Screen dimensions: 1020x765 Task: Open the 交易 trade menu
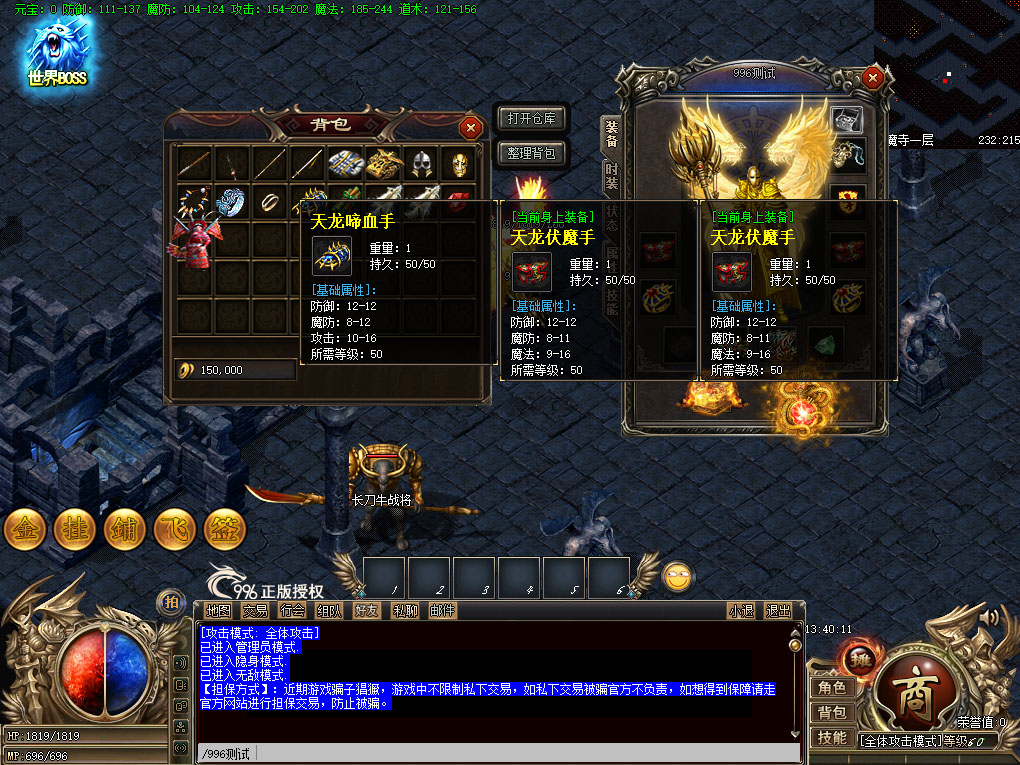coord(255,610)
